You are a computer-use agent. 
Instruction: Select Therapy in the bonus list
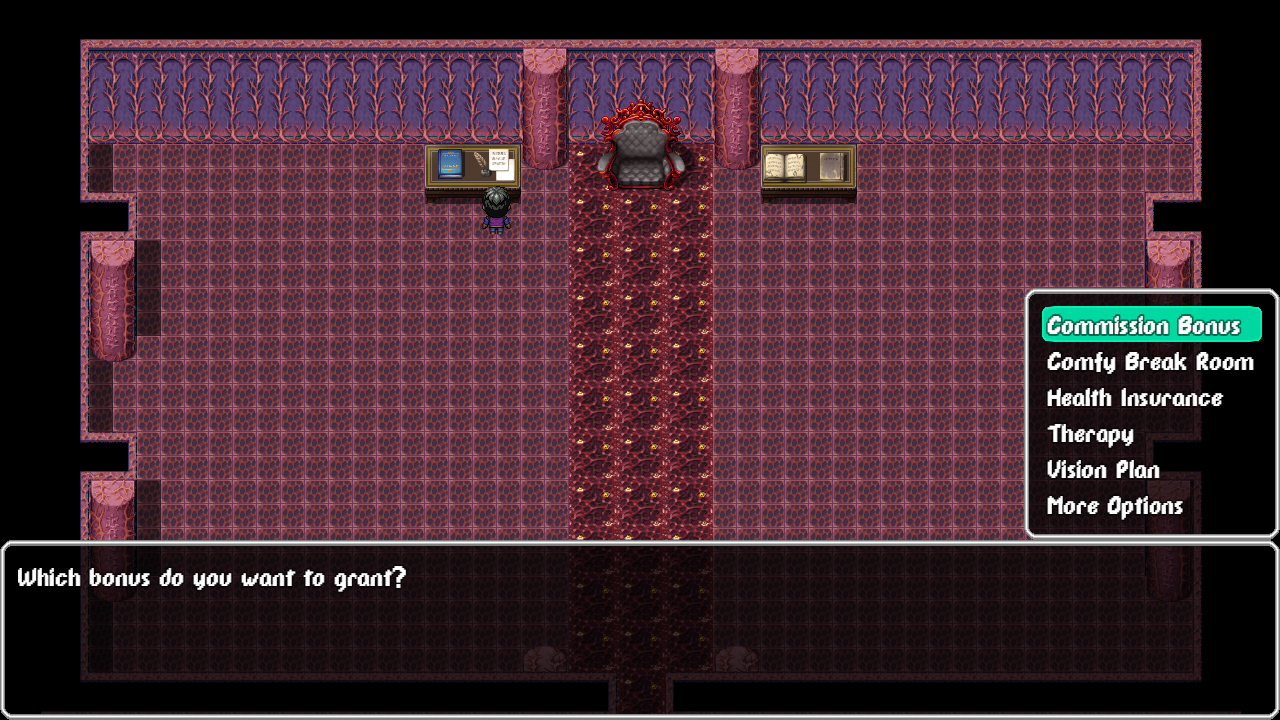coord(1089,433)
